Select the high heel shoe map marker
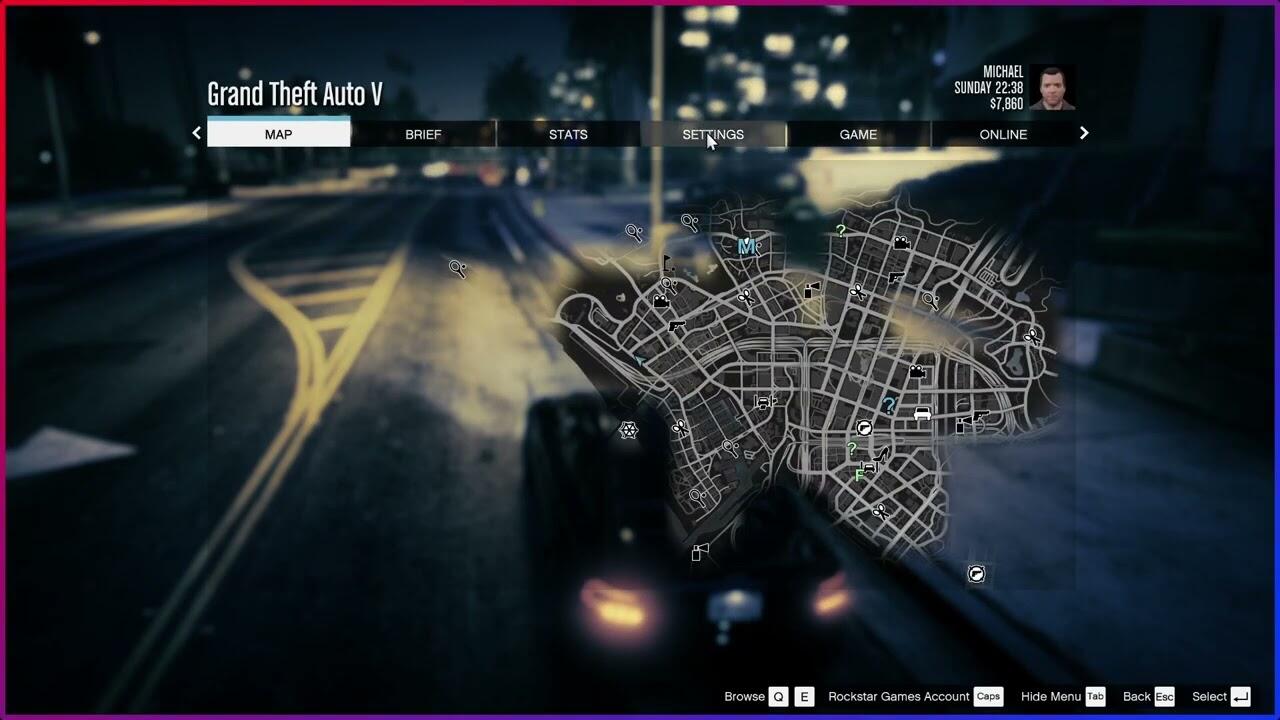Screen dimensions: 1280x720 [880, 456]
